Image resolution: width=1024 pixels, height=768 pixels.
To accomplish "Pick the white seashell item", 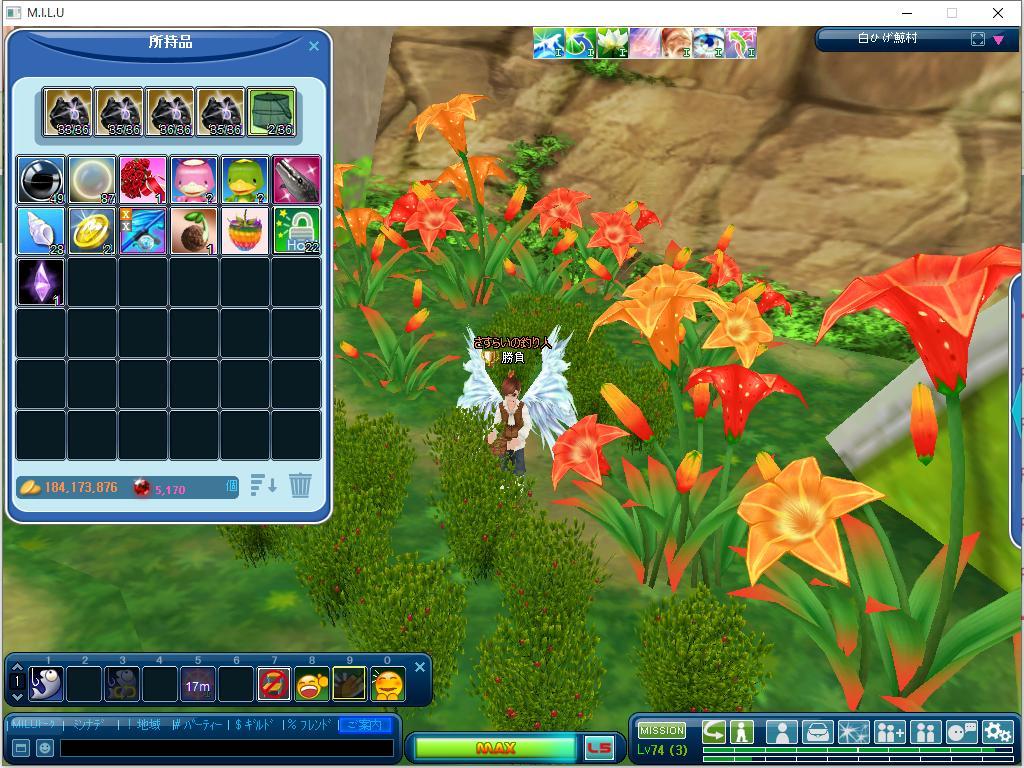I will [x=41, y=231].
